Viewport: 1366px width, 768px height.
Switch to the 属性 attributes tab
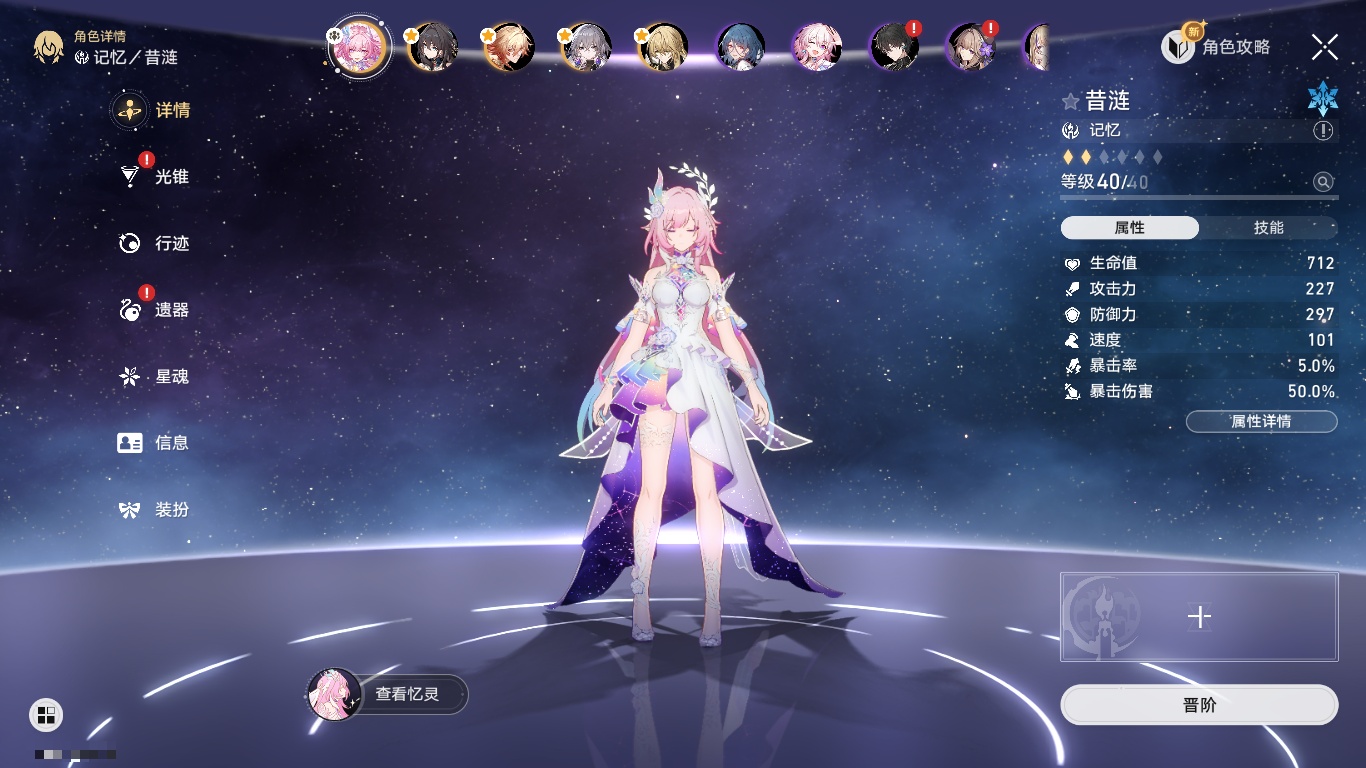pyautogui.click(x=1130, y=228)
